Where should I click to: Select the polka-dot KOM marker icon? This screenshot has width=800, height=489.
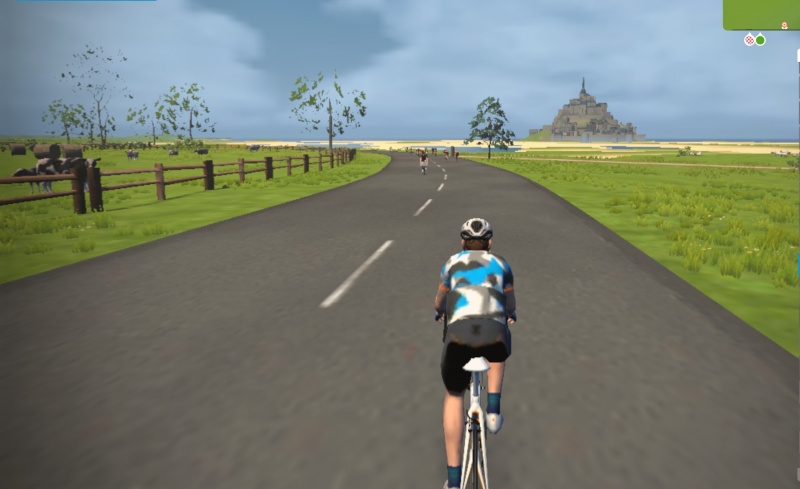click(x=749, y=40)
